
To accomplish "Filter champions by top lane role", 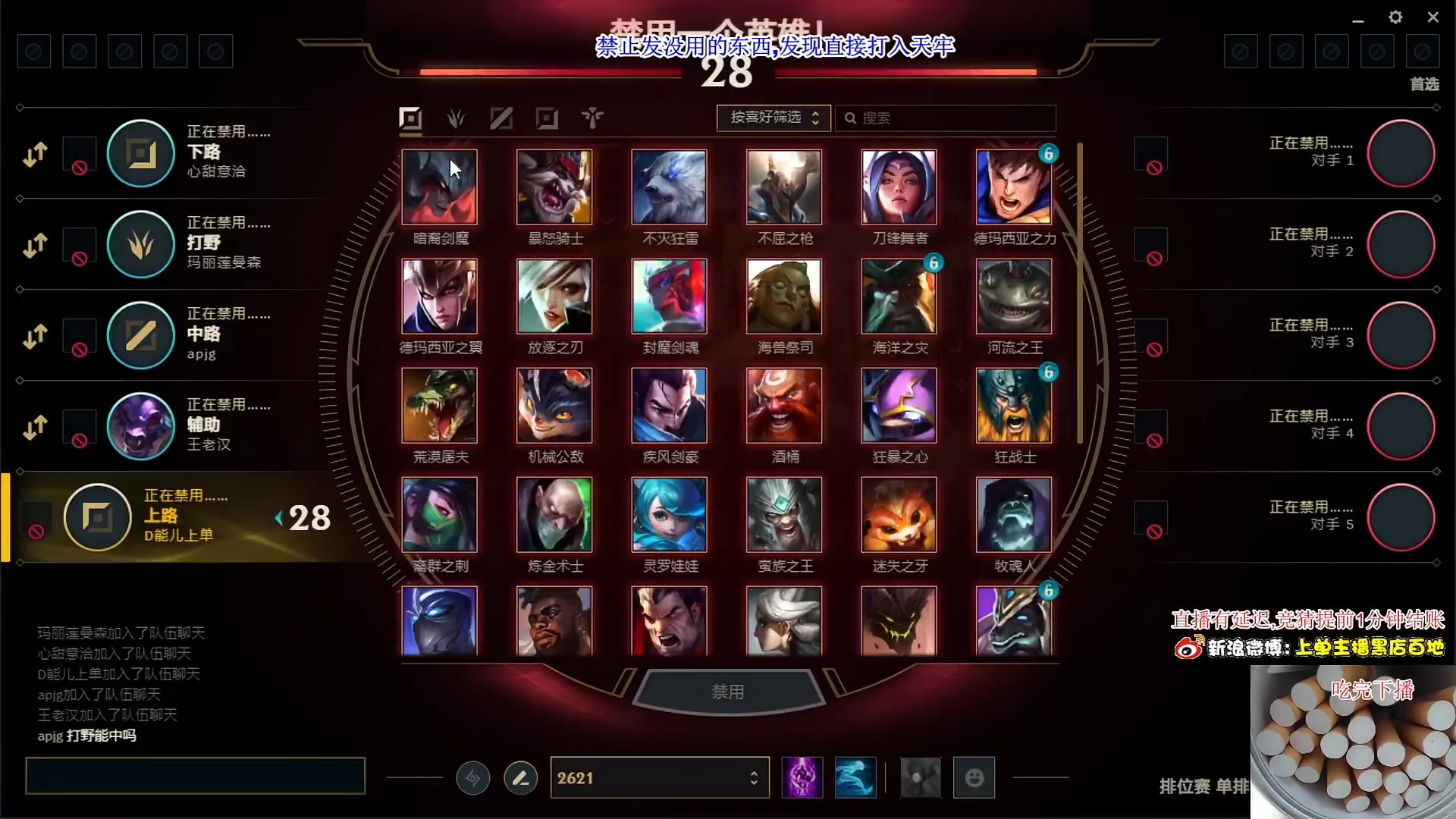I will click(x=410, y=118).
